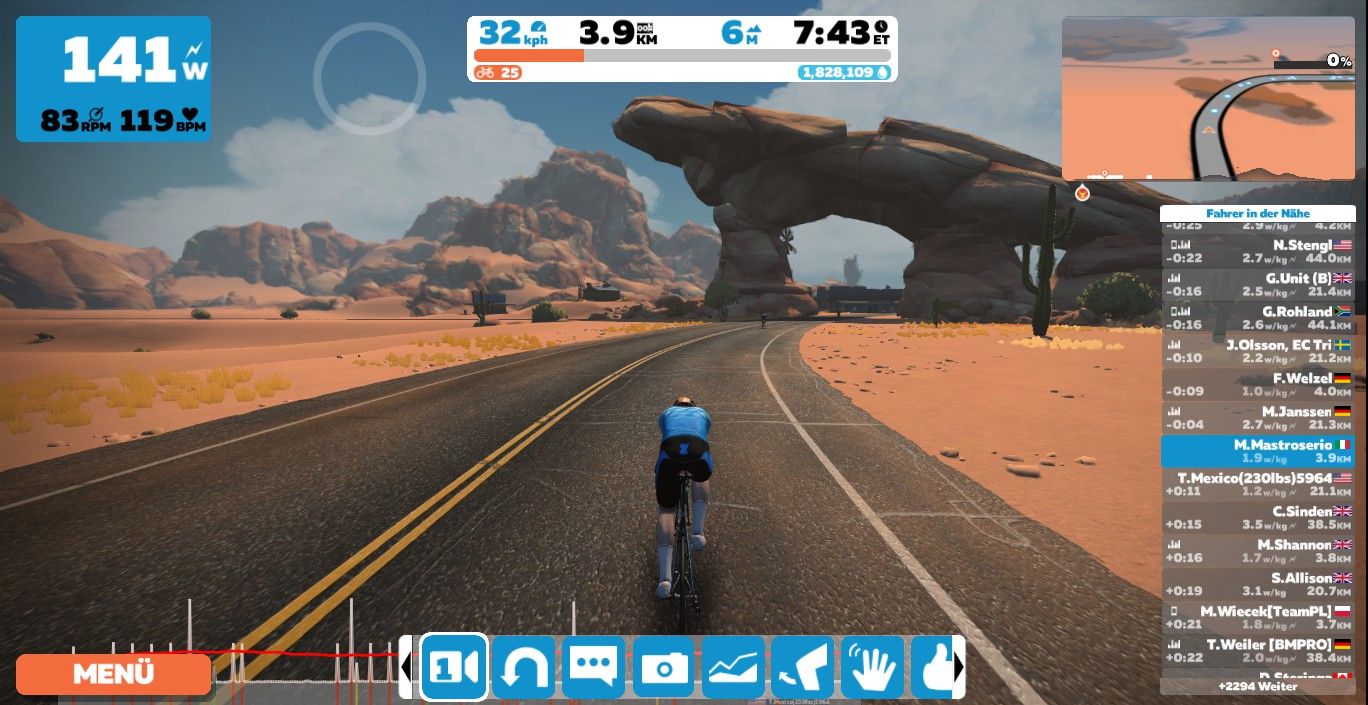Select rider G.Unit (B) in list
The image size is (1368, 705).
point(1257,284)
